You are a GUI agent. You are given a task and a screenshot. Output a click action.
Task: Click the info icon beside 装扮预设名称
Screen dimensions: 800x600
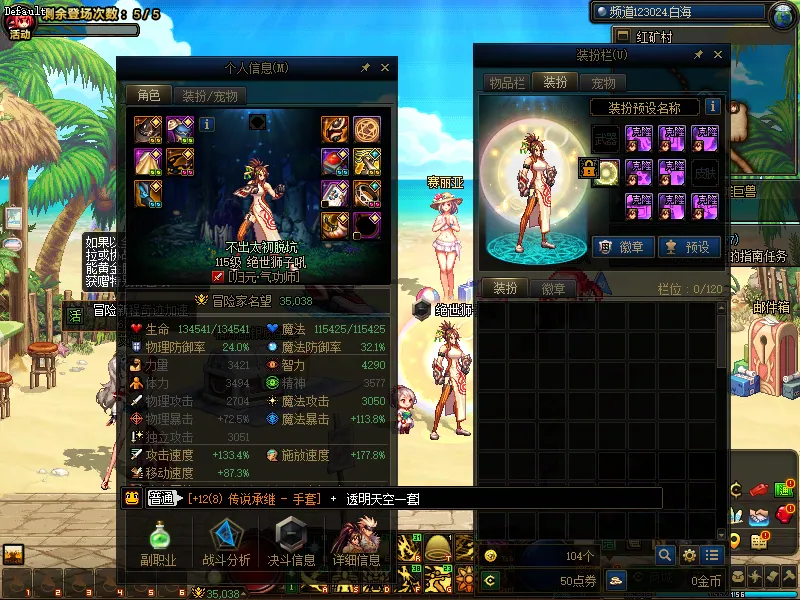pyautogui.click(x=713, y=107)
